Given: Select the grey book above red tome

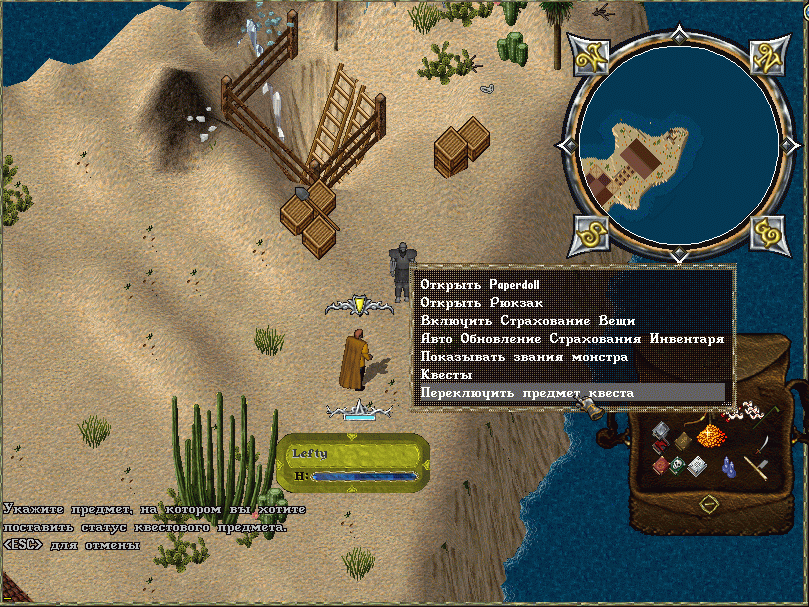Looking at the screenshot, I should 661,432.
